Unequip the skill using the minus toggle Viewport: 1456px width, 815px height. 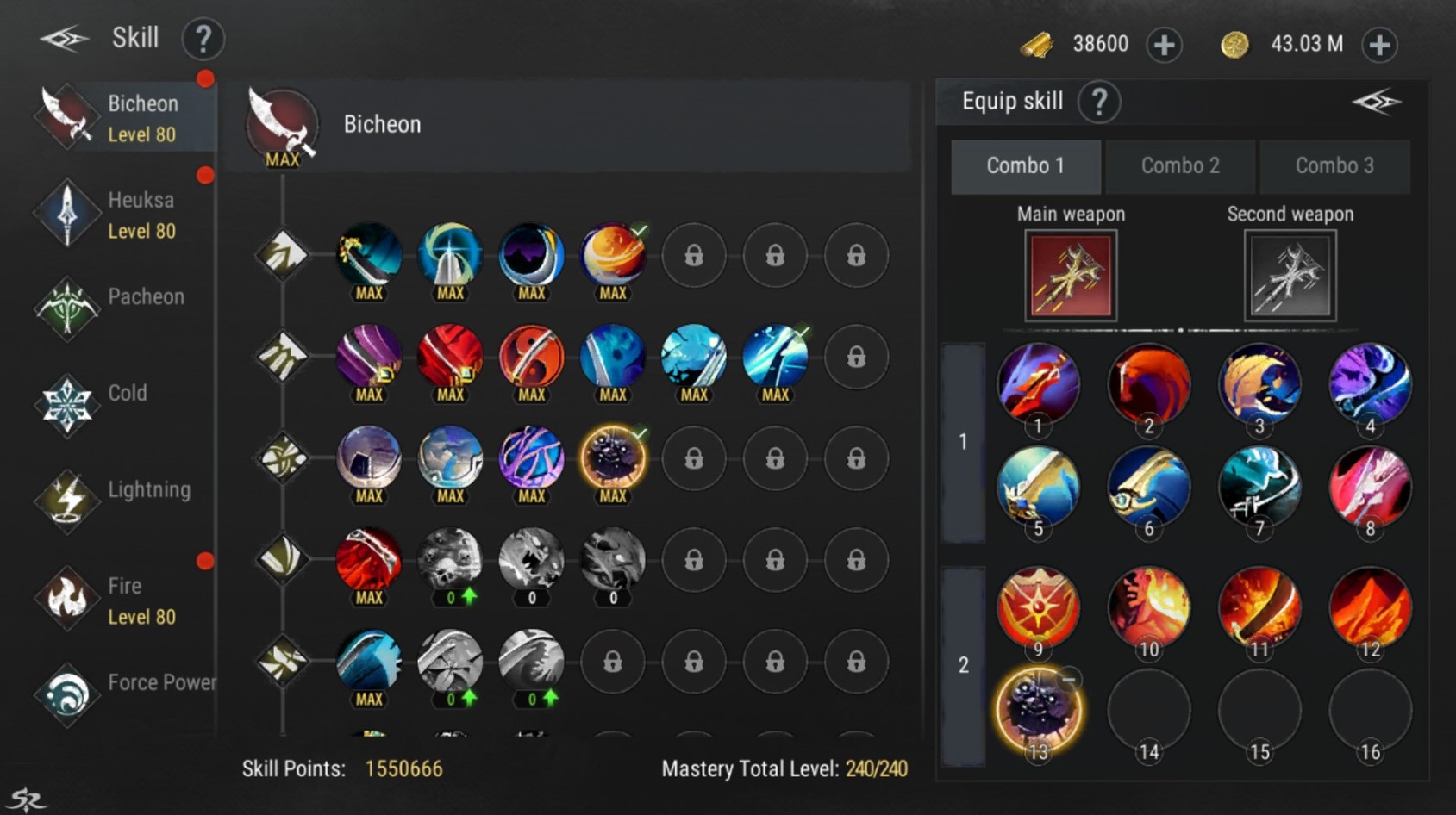(x=1069, y=680)
